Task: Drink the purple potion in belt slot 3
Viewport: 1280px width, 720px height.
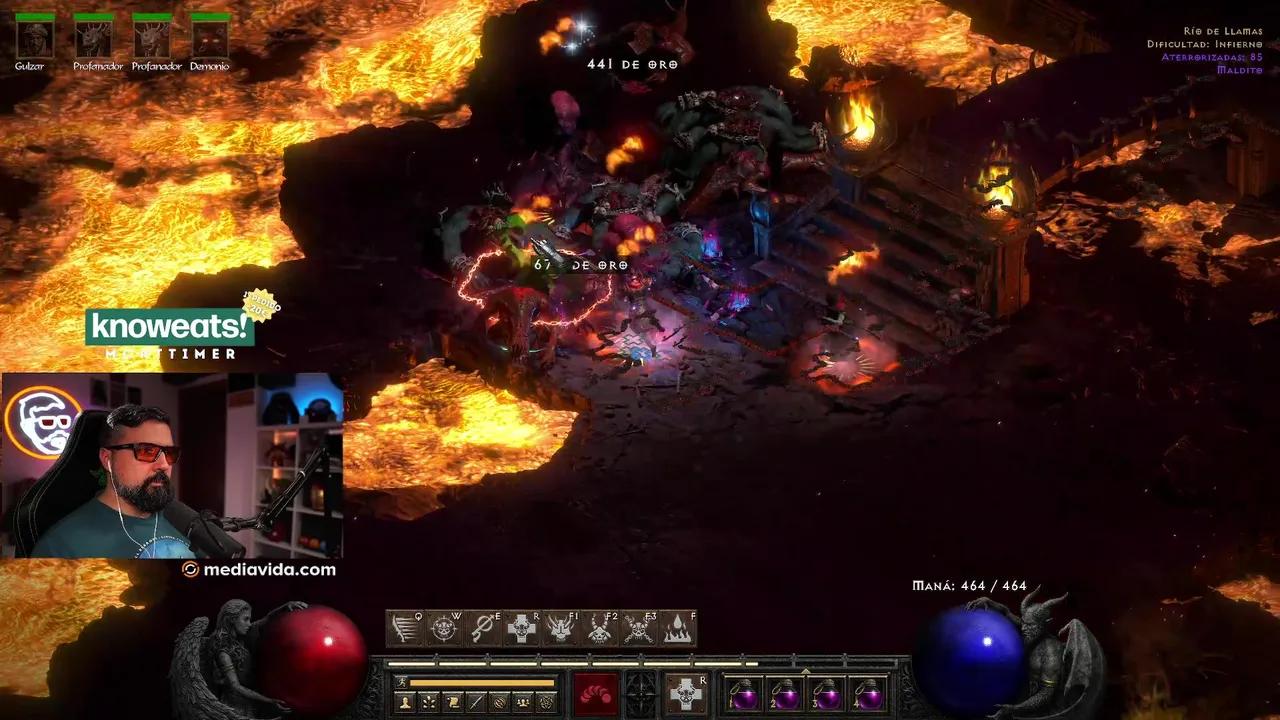Action: [x=827, y=694]
